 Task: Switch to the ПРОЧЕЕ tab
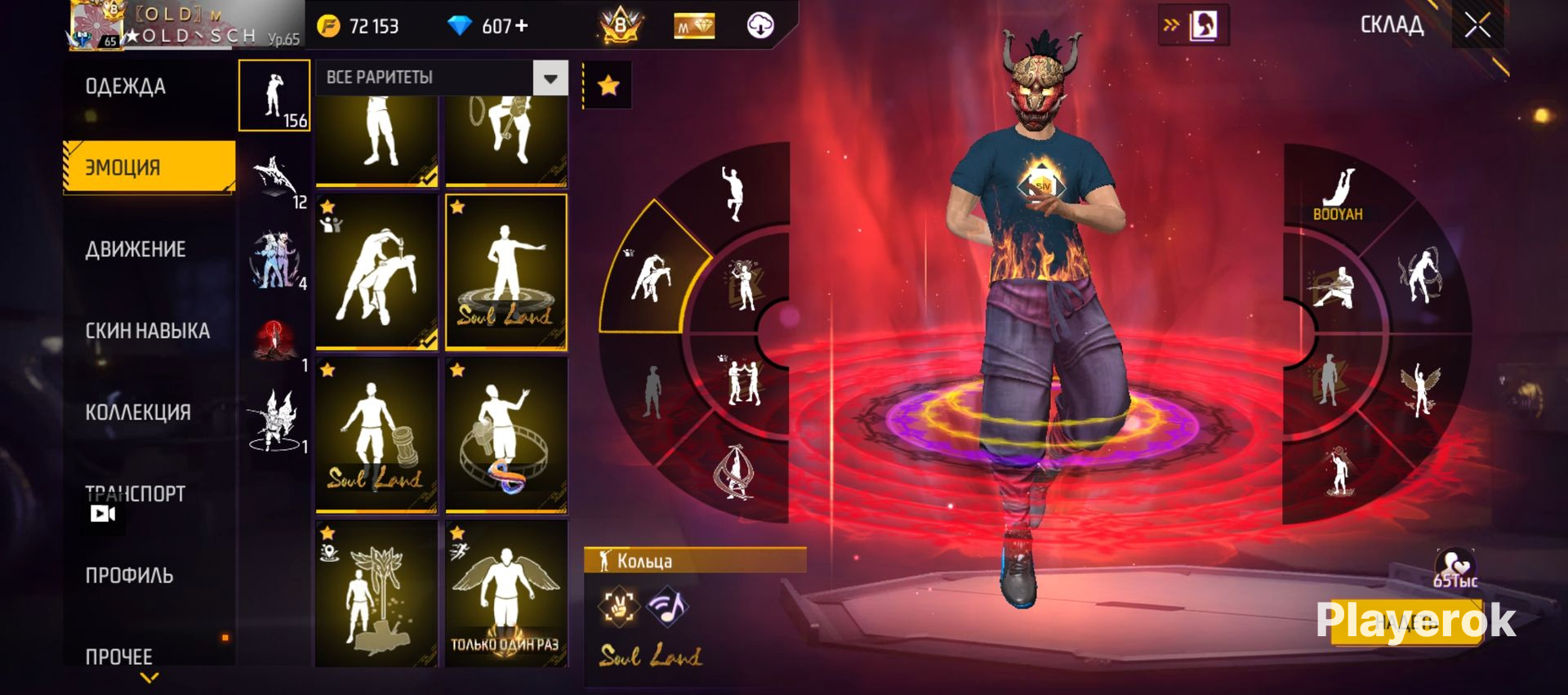(119, 657)
